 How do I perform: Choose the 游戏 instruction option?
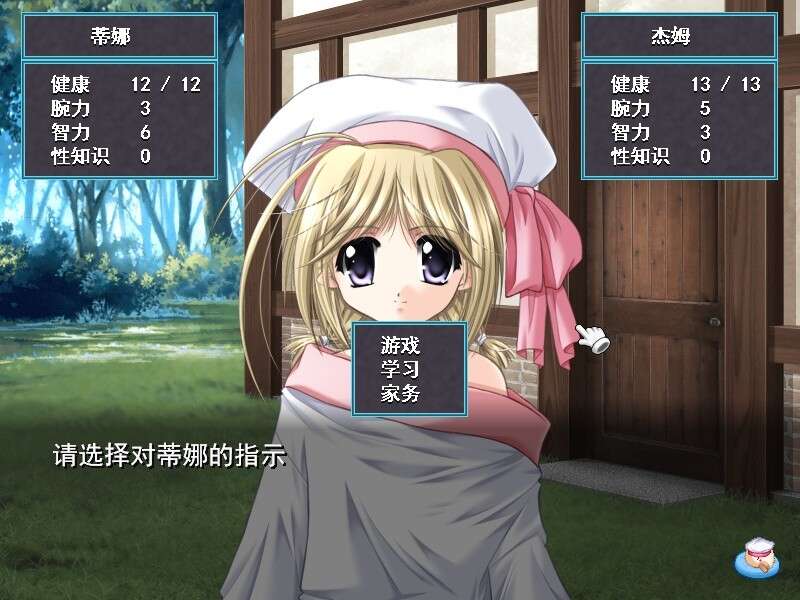tap(400, 345)
